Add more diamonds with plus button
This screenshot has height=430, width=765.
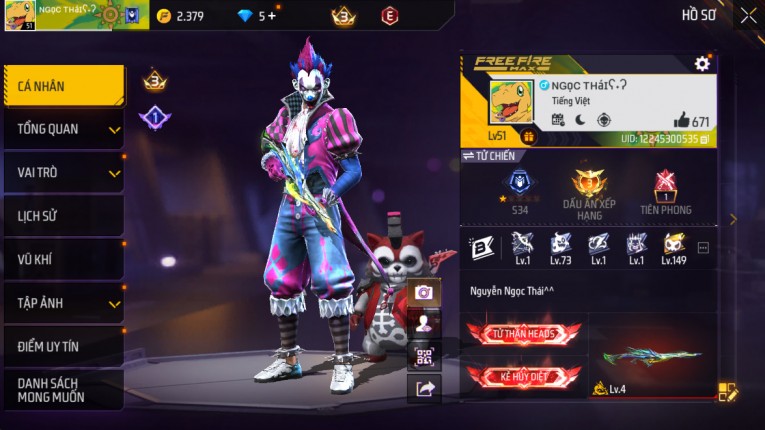[x=272, y=16]
